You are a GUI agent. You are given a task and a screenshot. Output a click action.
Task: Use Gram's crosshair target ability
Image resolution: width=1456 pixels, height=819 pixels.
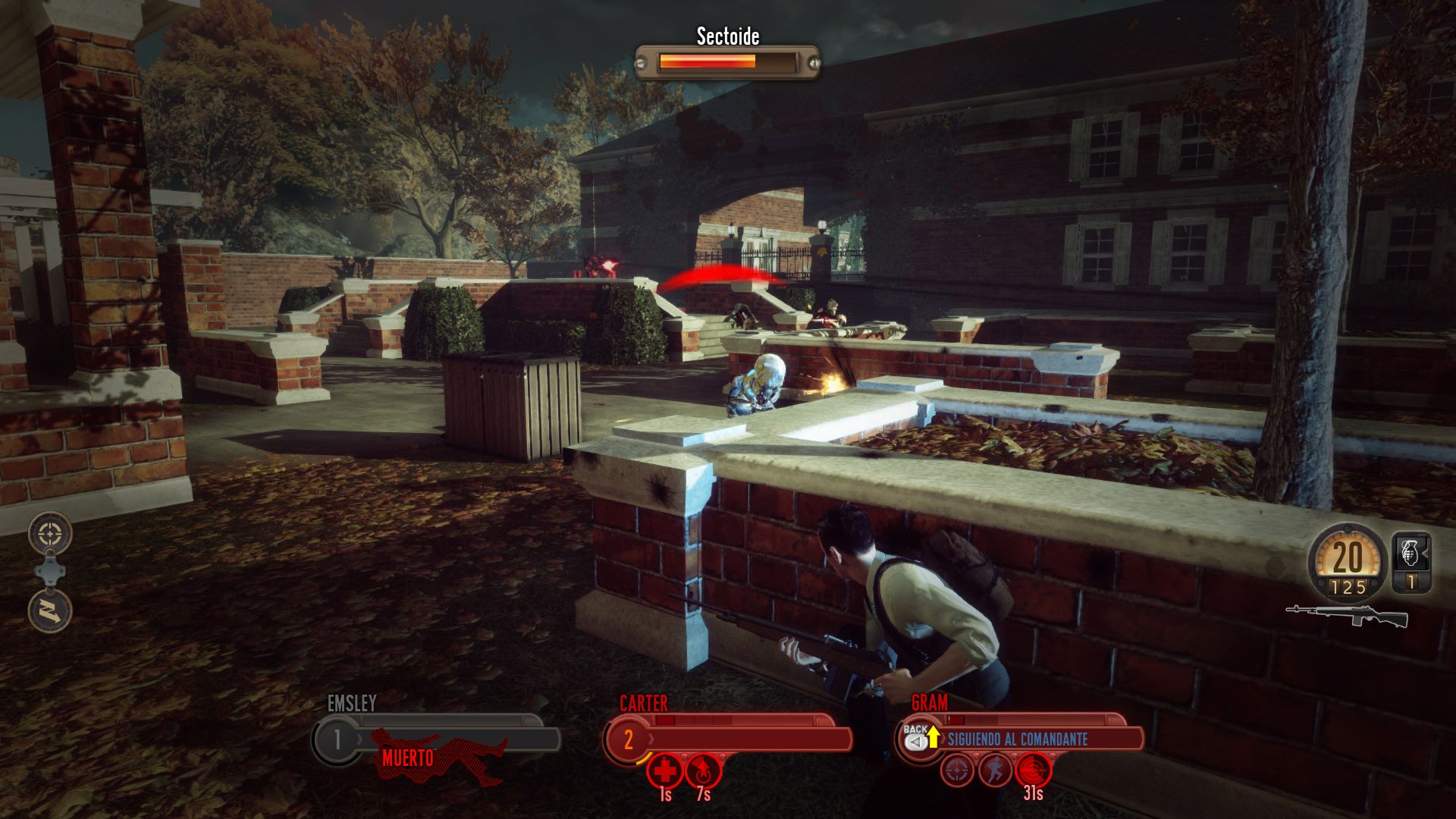(x=958, y=770)
